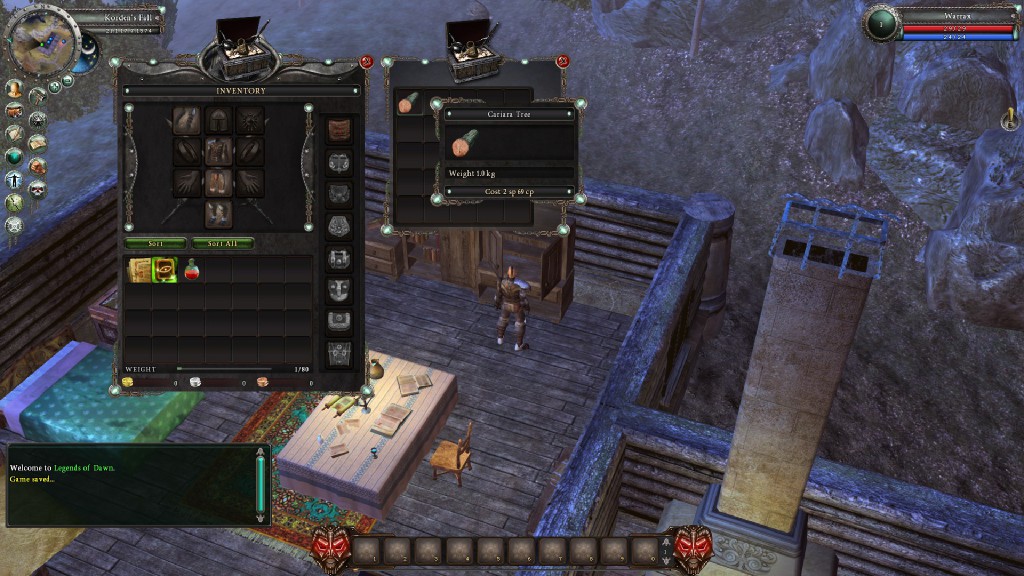
Task: Close the chest loot window
Action: point(562,61)
